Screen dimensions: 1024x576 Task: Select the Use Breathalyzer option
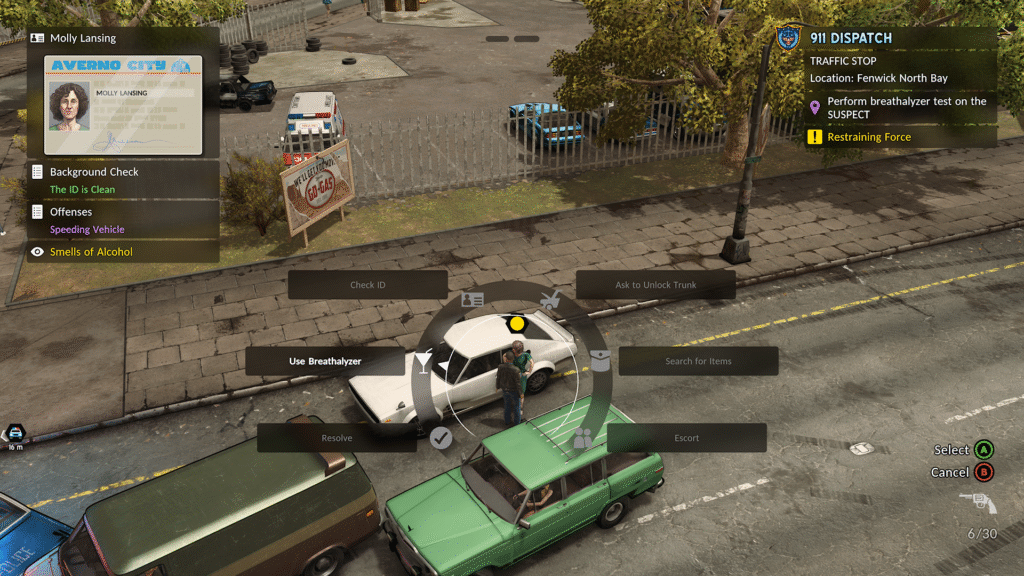tap(325, 361)
